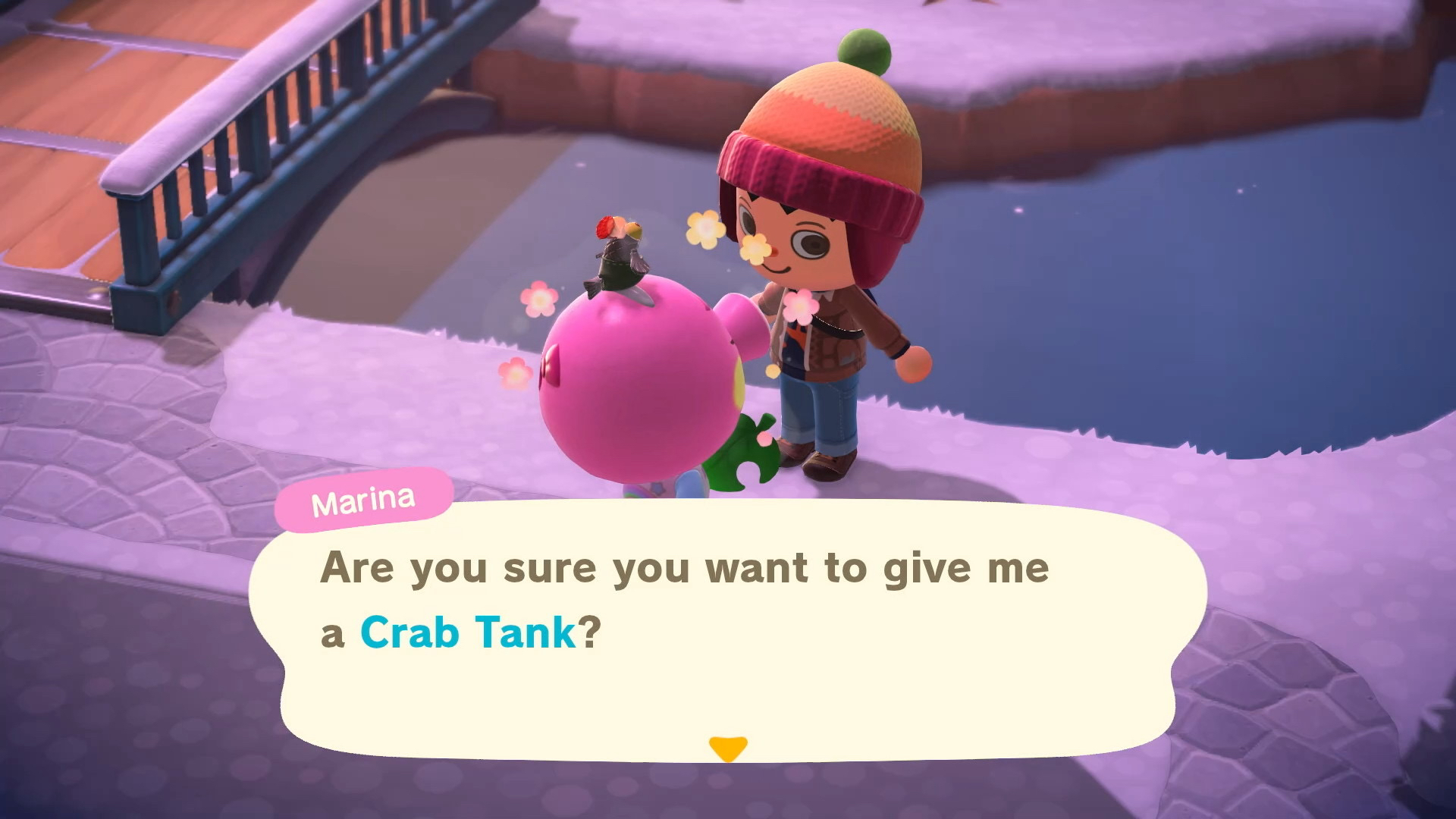Advance dialogue with the yellow arrow
The image size is (1456, 819).
tap(727, 748)
